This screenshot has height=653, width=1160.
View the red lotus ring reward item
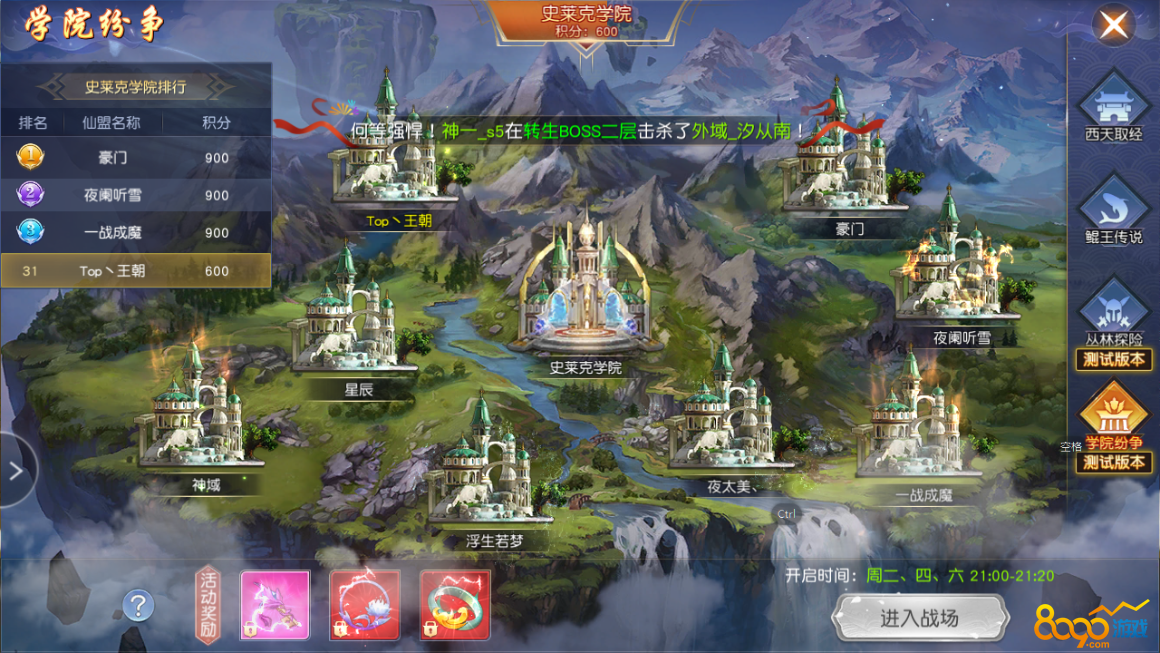pyautogui.click(x=365, y=605)
